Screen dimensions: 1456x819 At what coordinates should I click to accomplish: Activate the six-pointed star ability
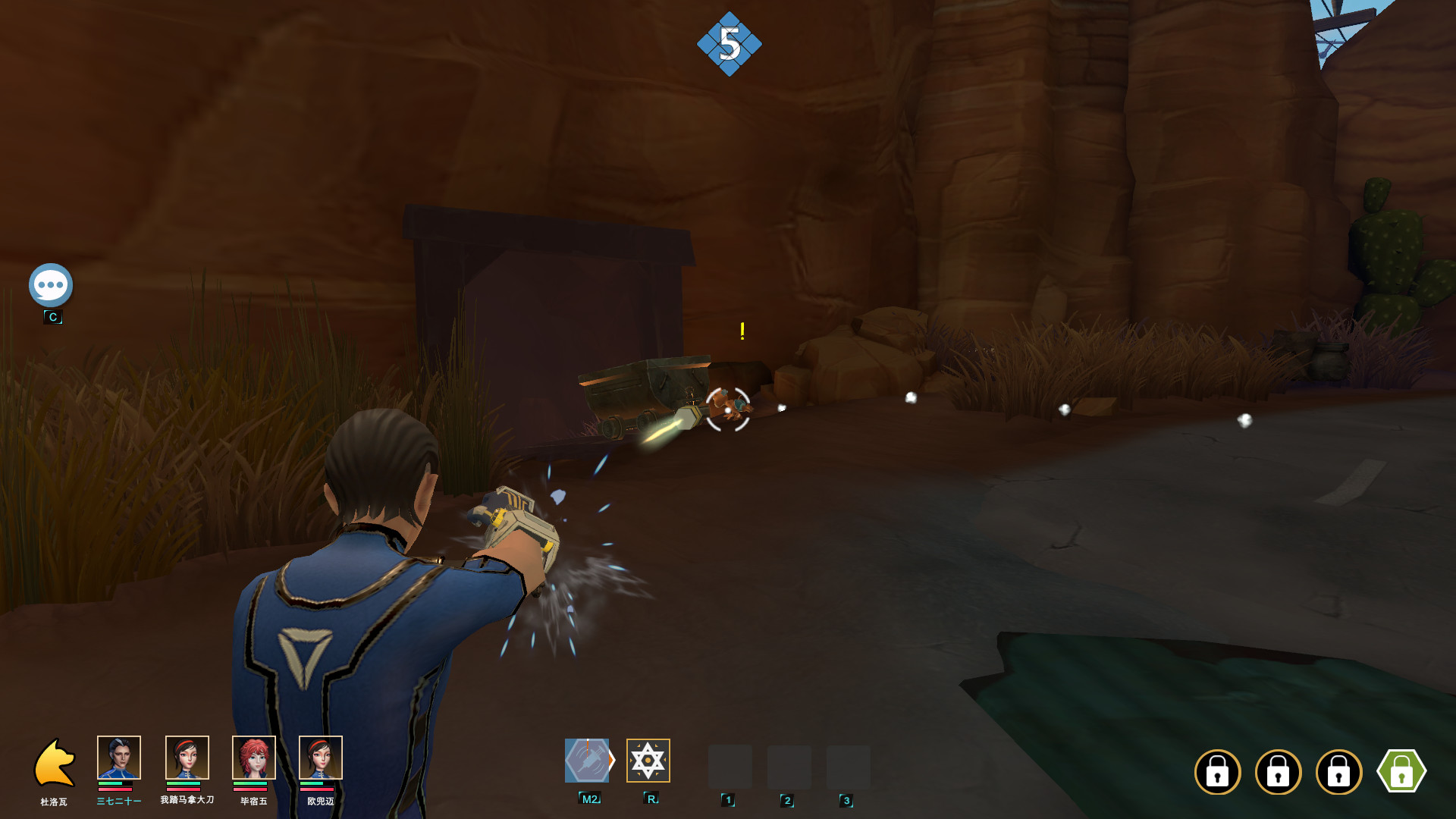point(648,761)
